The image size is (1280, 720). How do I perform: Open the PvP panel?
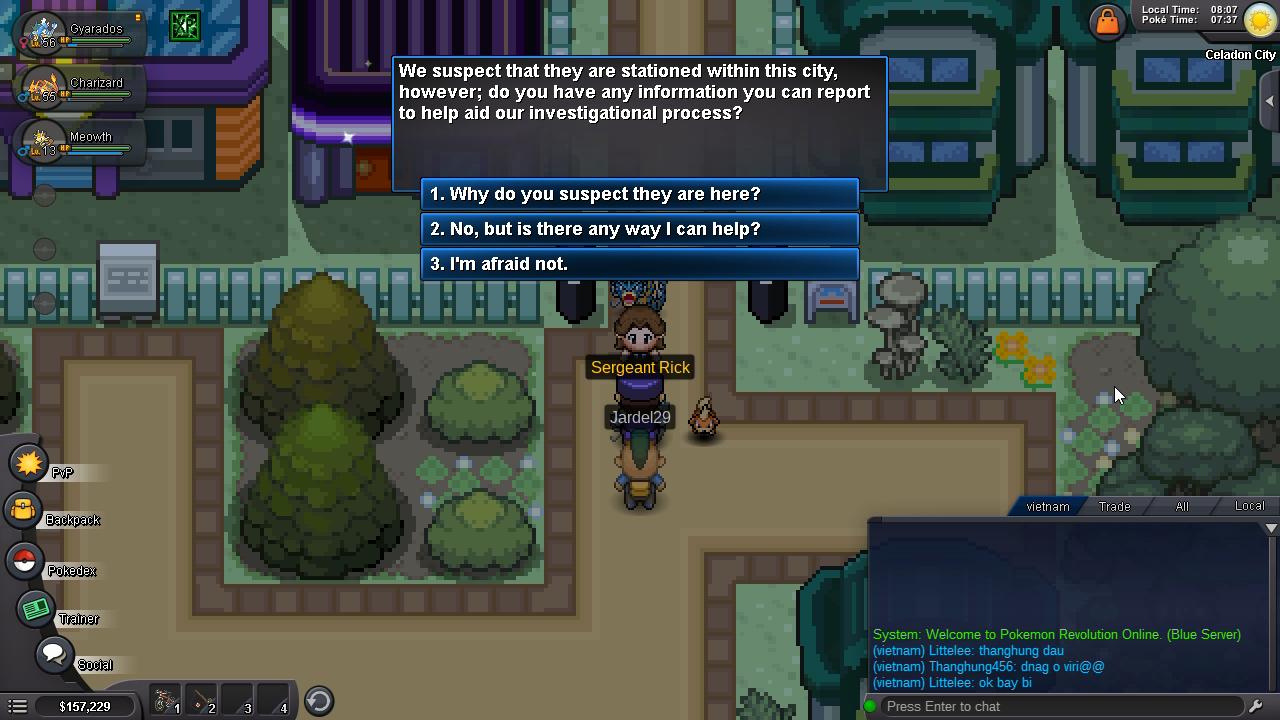coord(29,463)
